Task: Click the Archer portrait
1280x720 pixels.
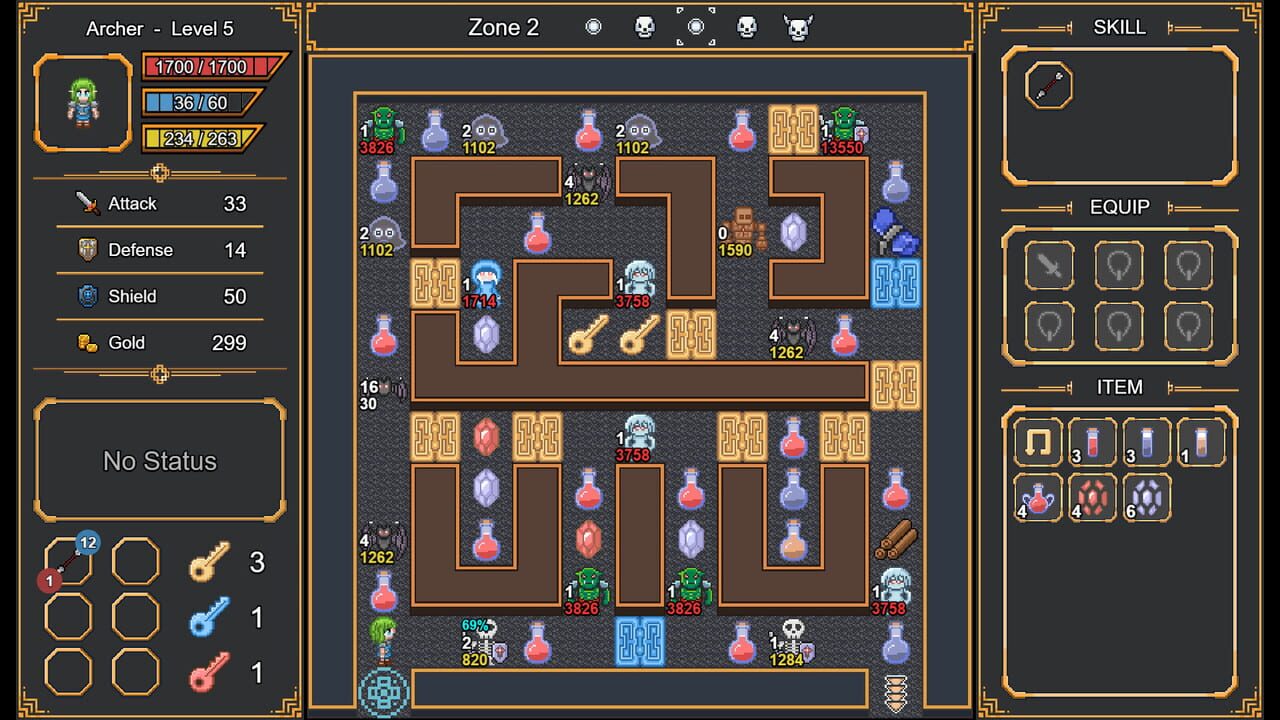Action: (82, 102)
